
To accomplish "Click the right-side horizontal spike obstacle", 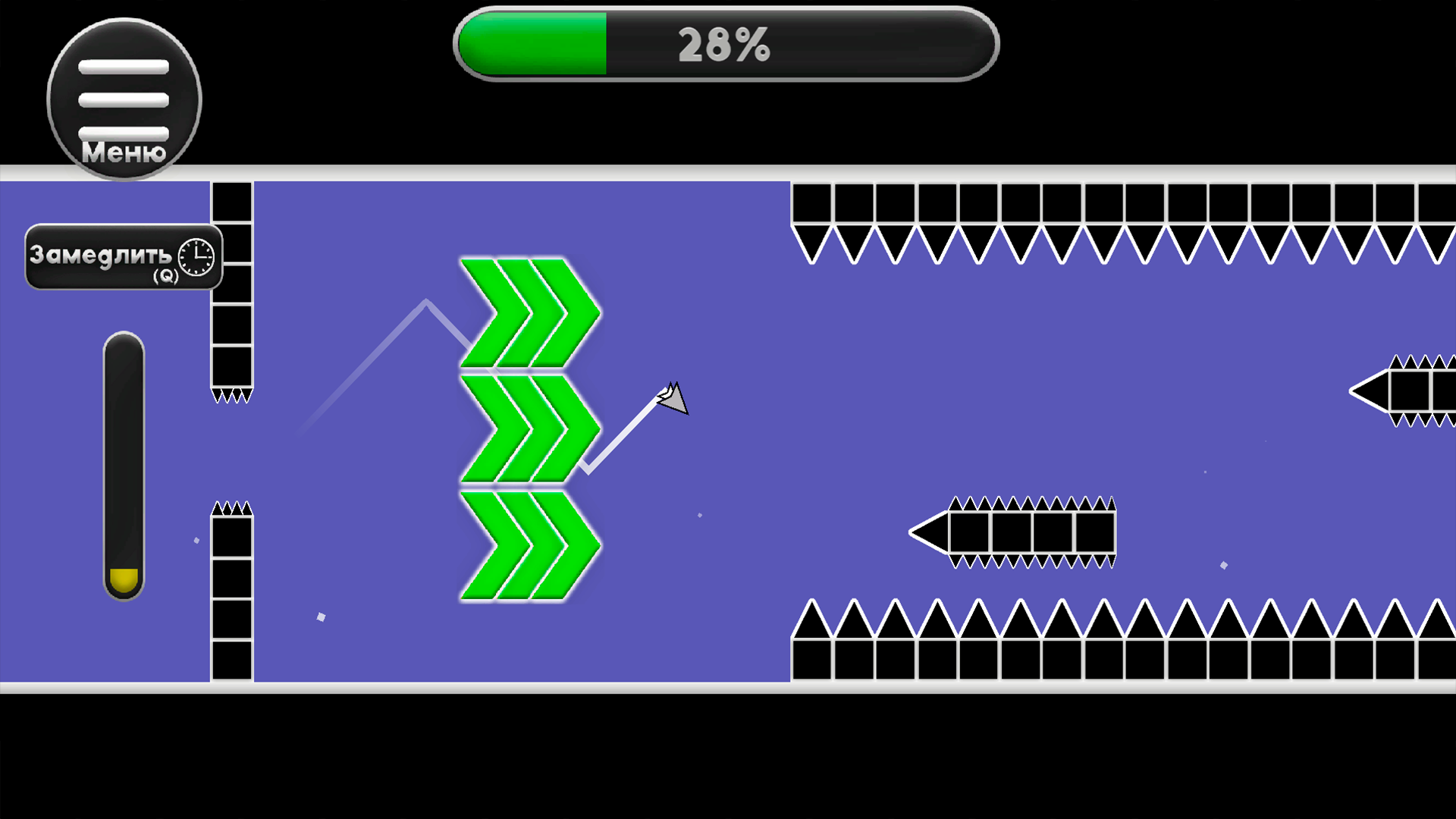I will pos(1418,391).
